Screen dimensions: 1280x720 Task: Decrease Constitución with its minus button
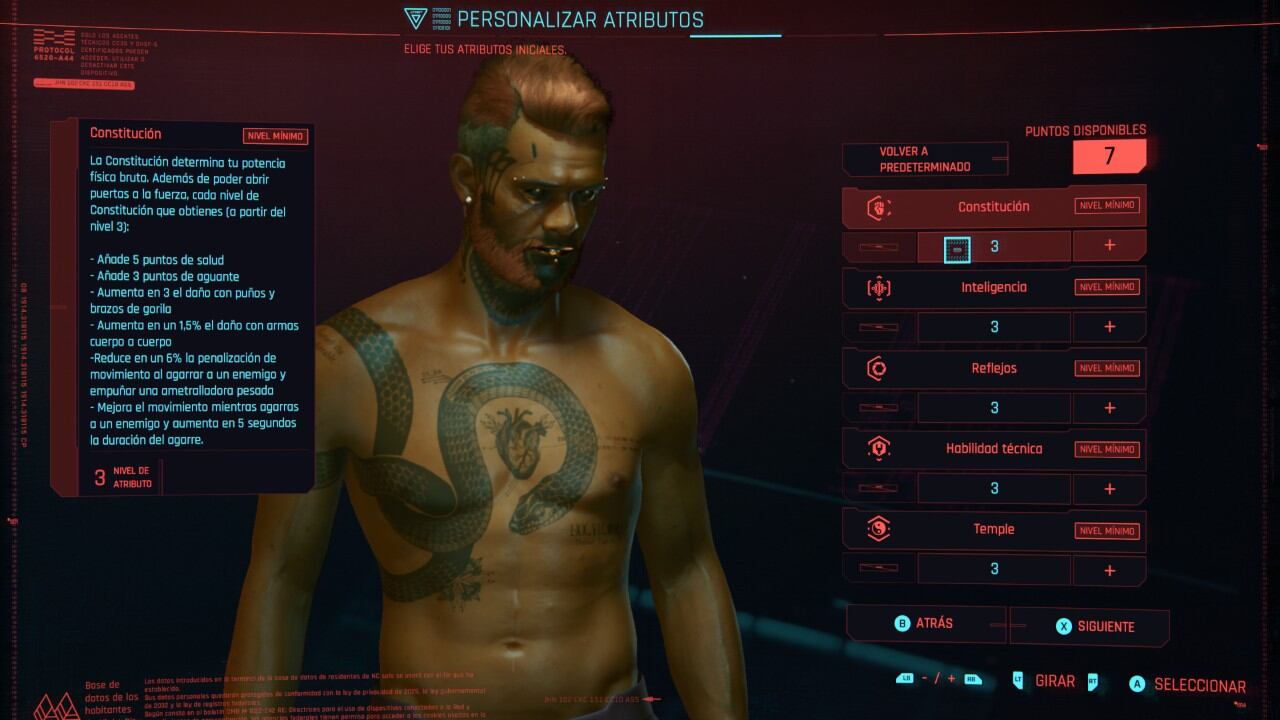tap(877, 245)
